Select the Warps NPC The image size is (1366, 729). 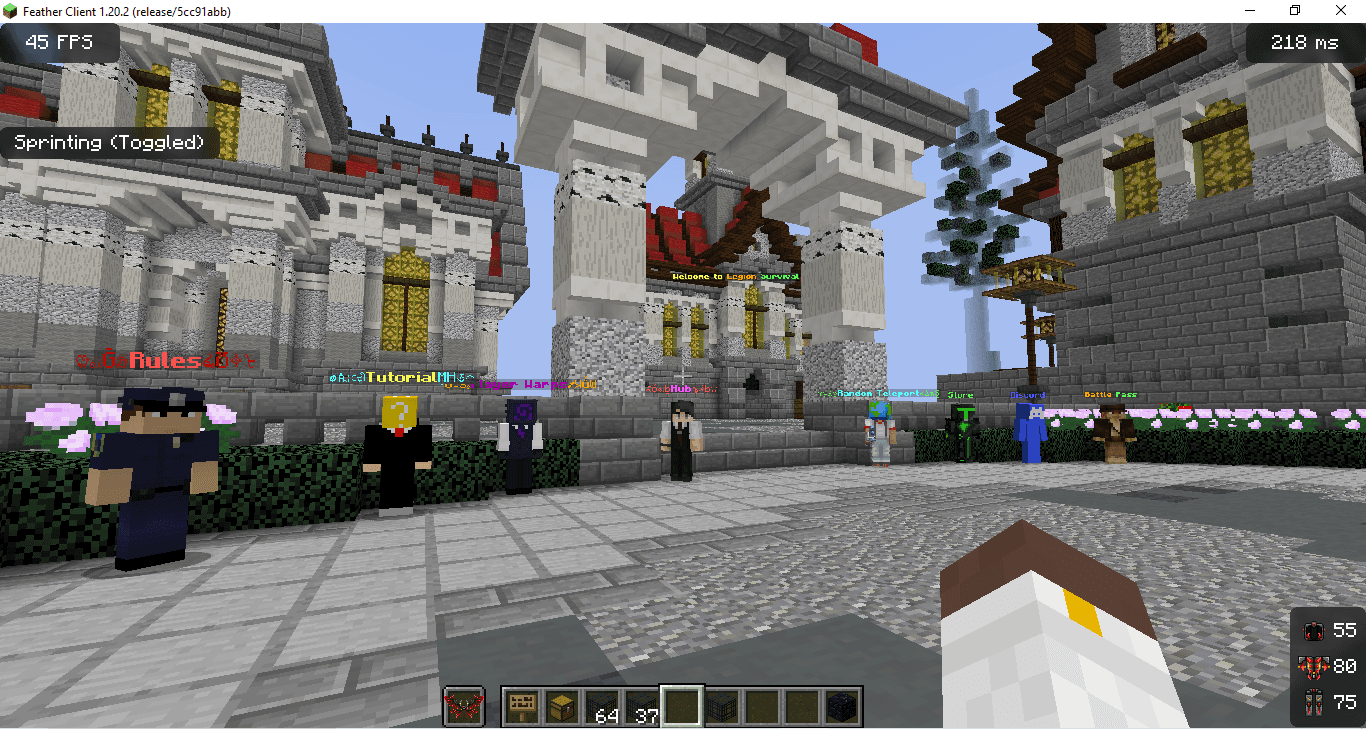[522, 440]
